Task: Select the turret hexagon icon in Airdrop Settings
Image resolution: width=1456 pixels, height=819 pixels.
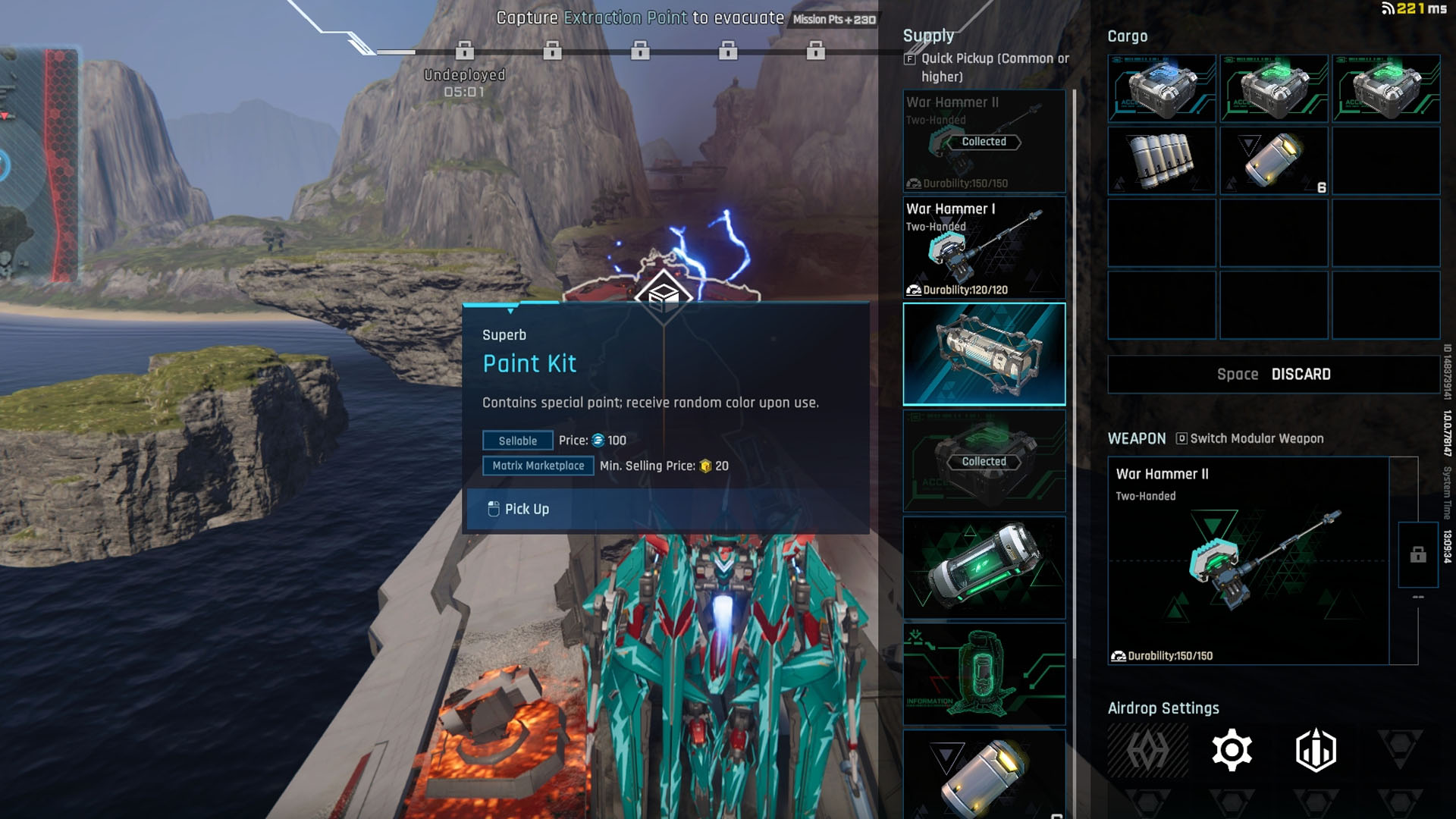Action: click(x=1314, y=749)
